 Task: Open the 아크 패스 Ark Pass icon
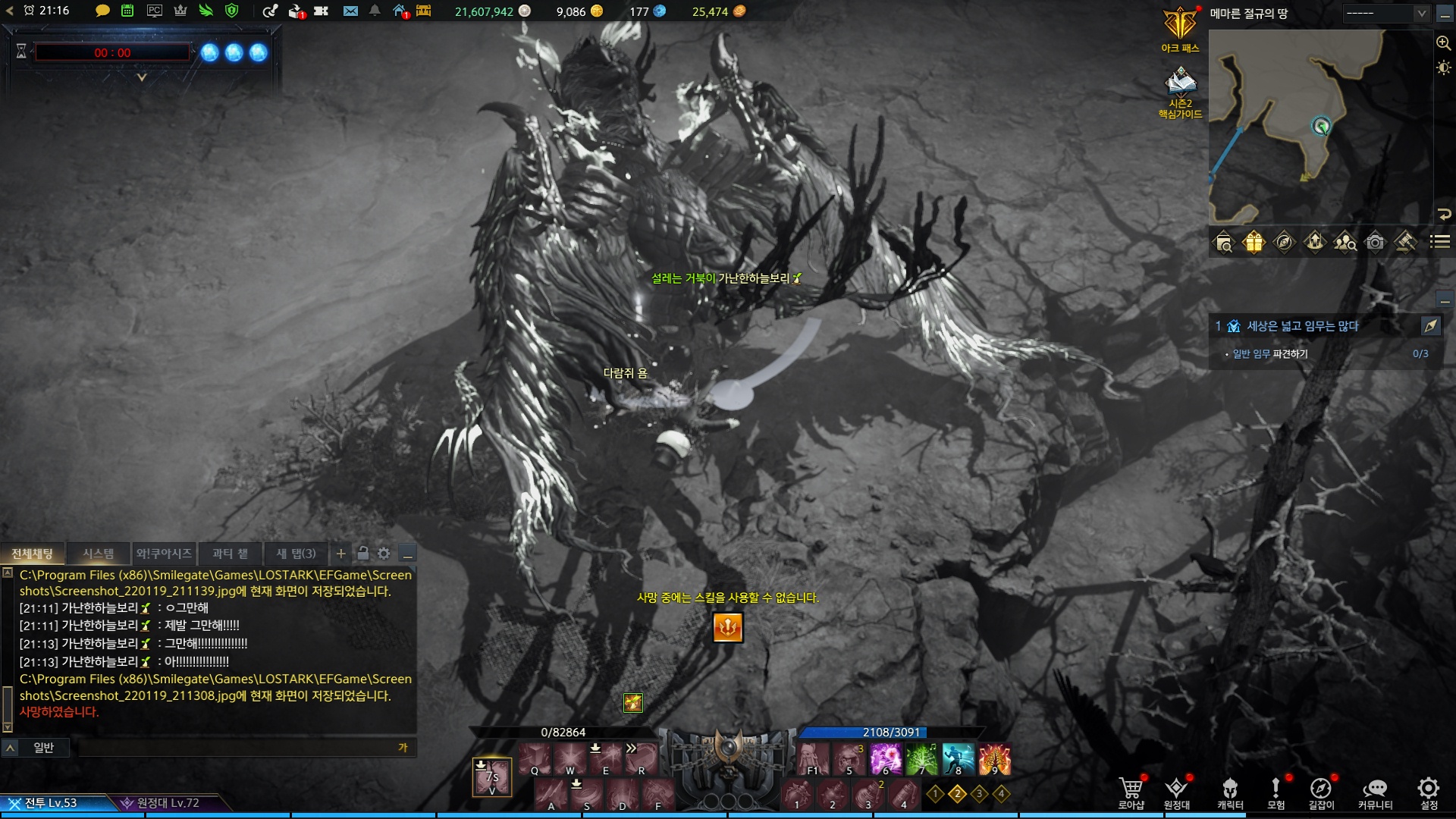pos(1180,29)
